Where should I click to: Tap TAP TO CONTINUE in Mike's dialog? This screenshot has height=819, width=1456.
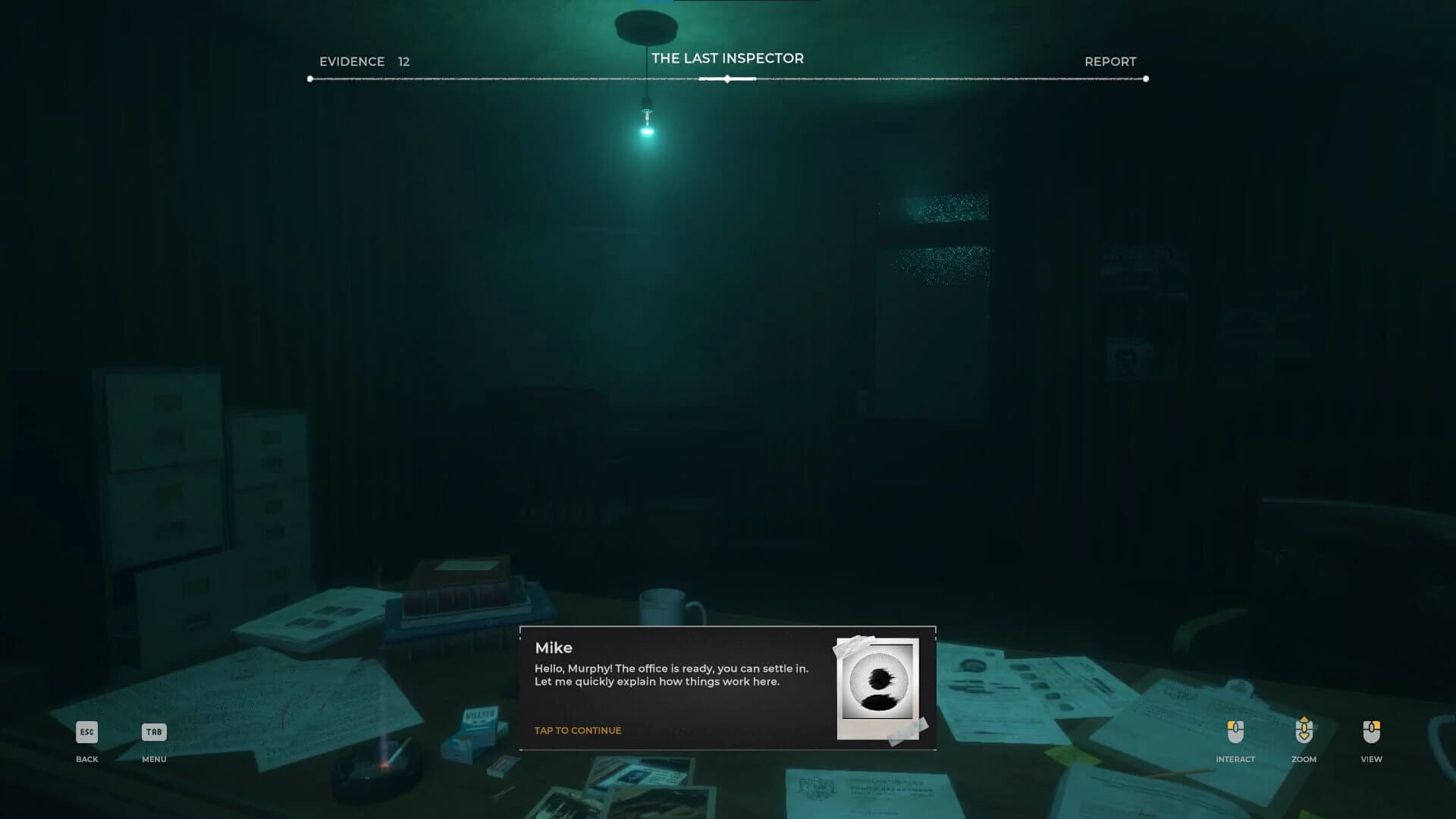[x=578, y=730]
